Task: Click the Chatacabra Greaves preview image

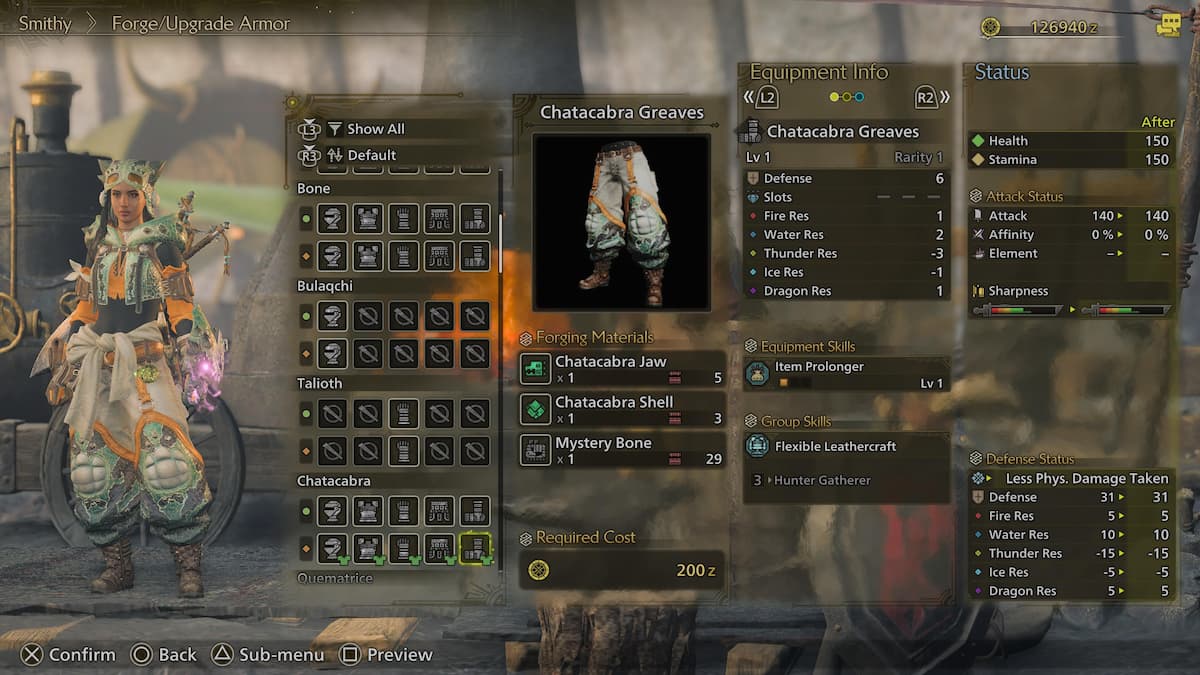Action: 621,222
